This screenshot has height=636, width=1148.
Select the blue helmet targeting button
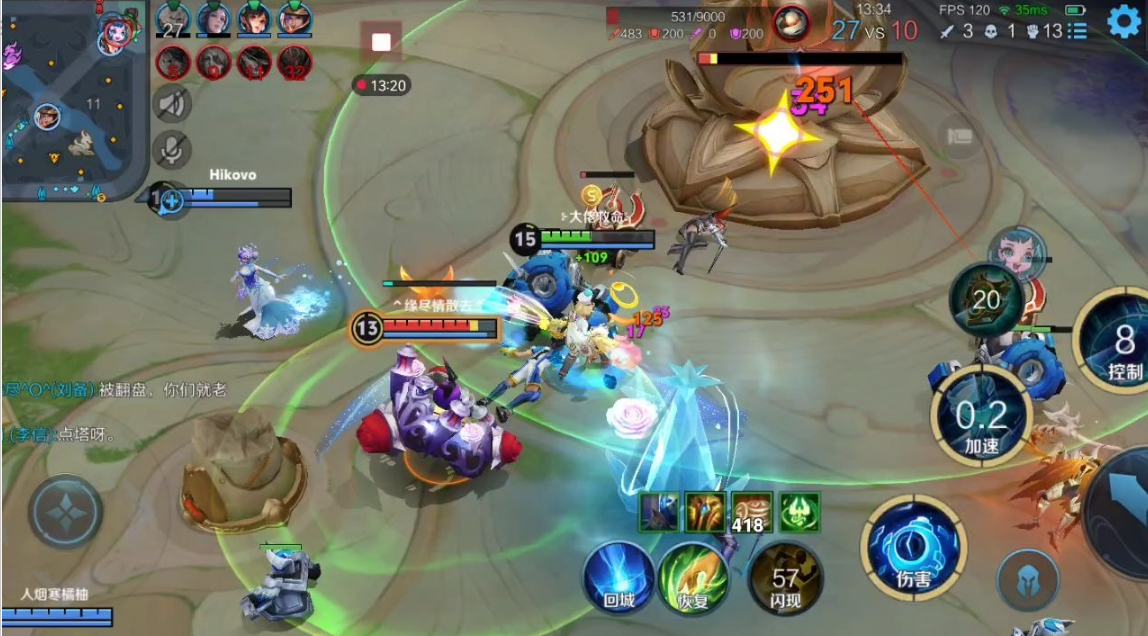1027,580
